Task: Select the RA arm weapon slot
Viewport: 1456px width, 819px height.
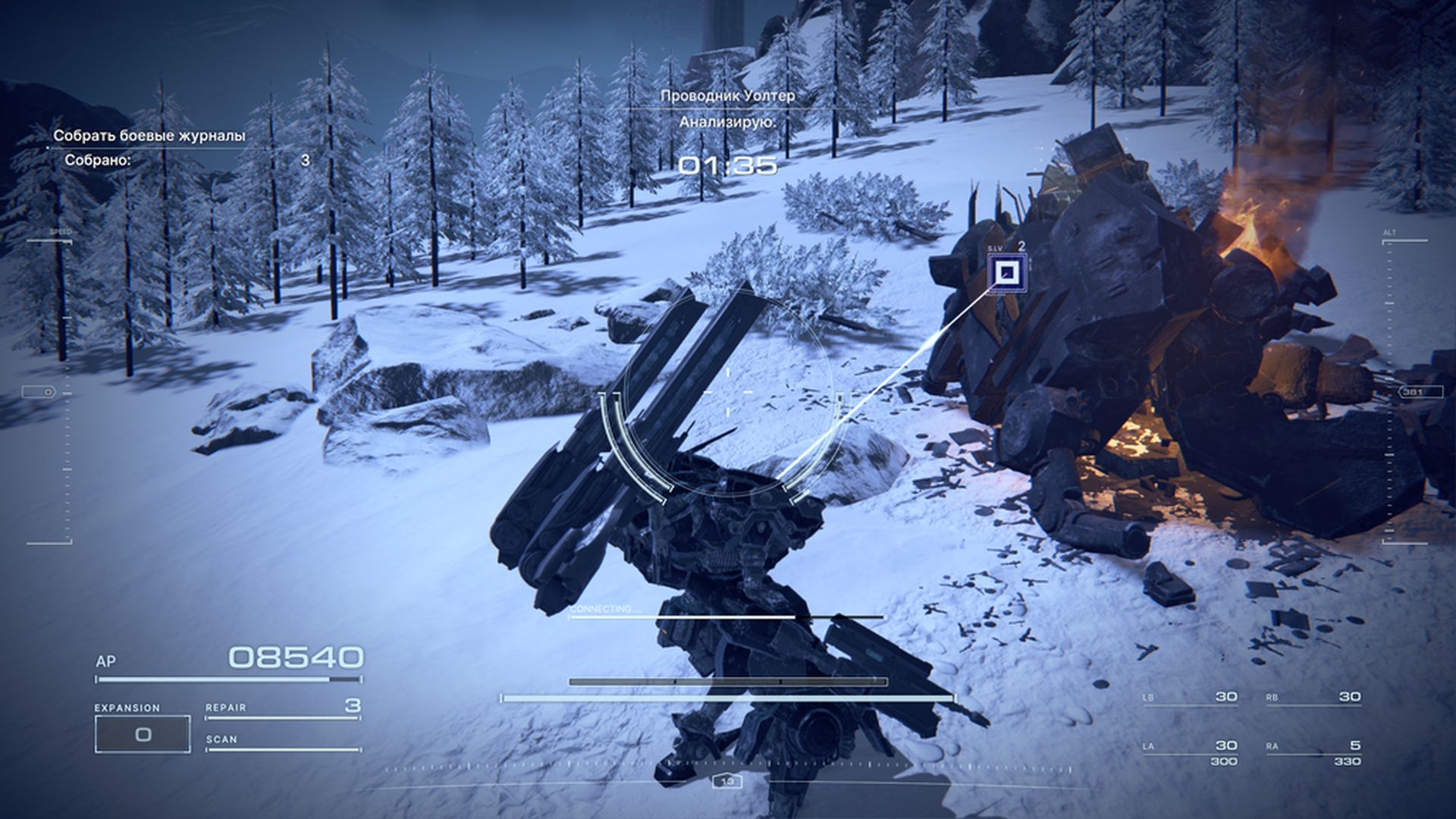Action: 1313,751
